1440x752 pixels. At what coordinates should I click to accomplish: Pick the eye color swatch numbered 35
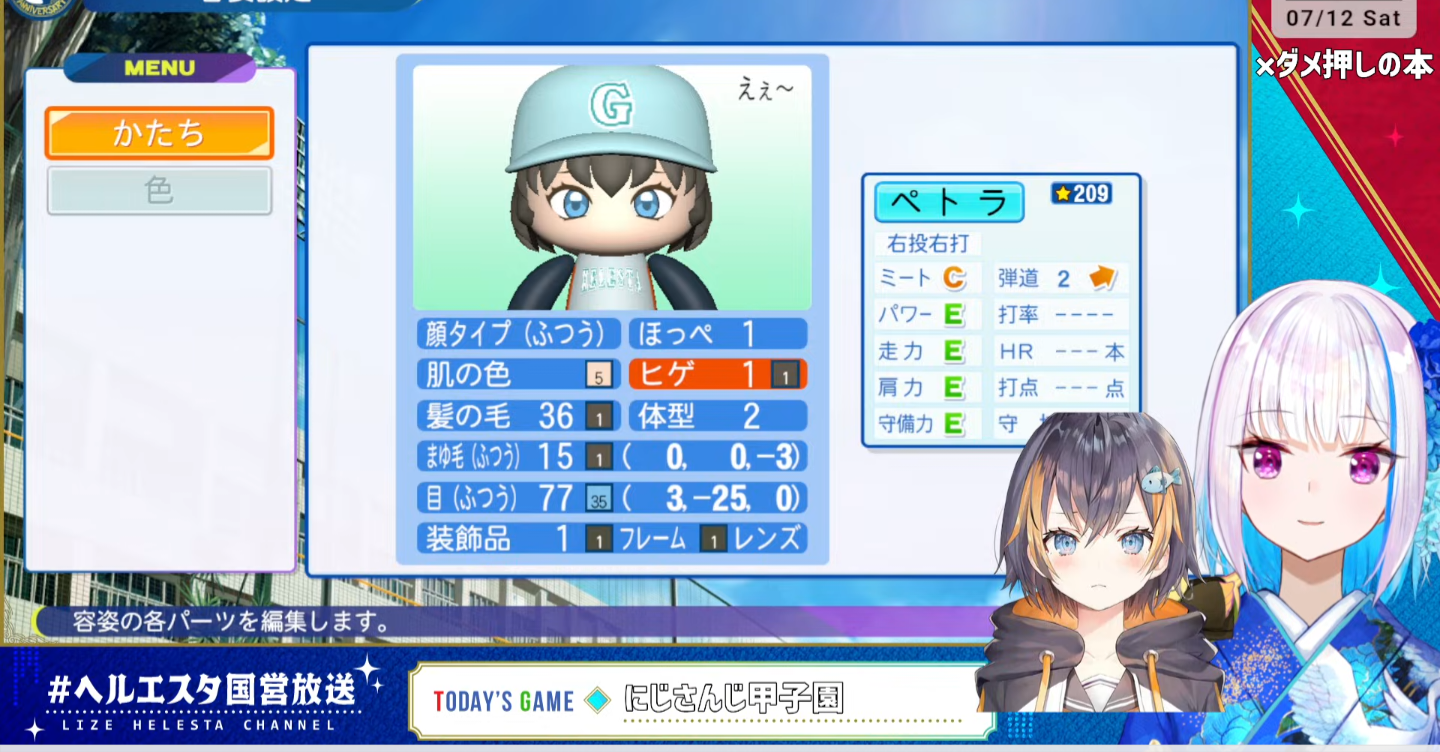(599, 498)
